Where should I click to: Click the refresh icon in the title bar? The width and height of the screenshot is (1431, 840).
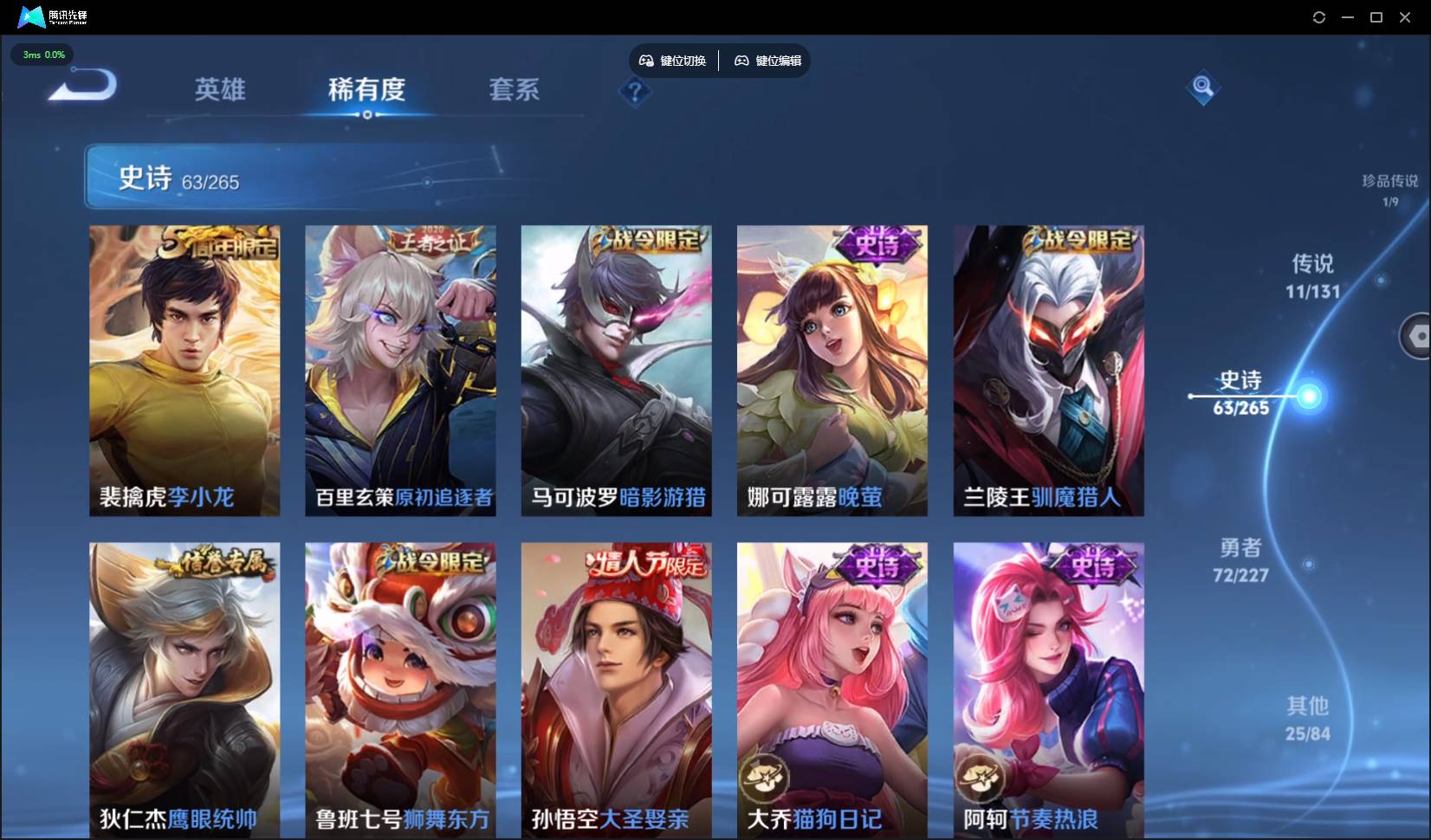1319,16
